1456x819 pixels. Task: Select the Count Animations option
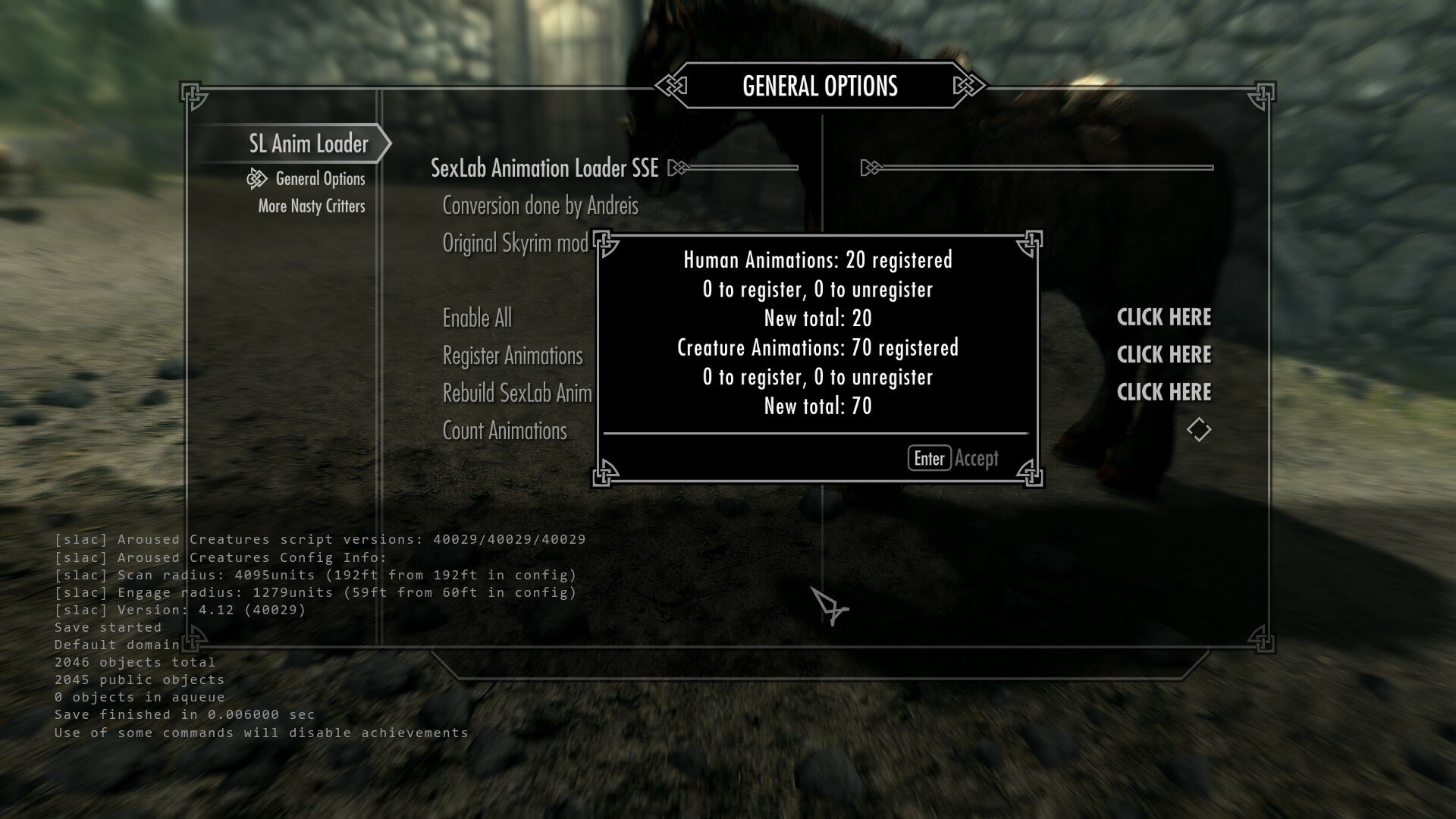pos(504,431)
